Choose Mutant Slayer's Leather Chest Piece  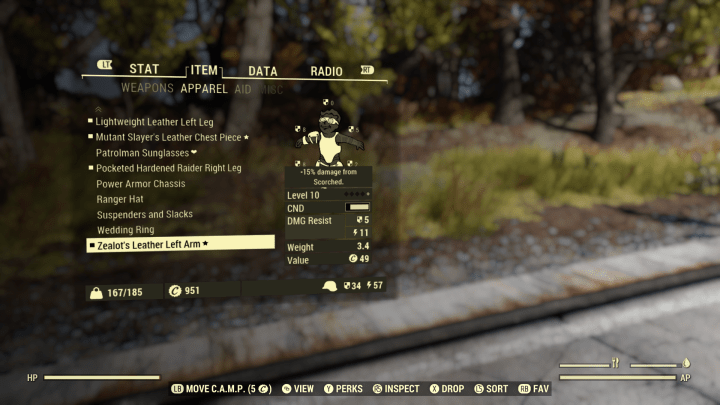(168, 137)
